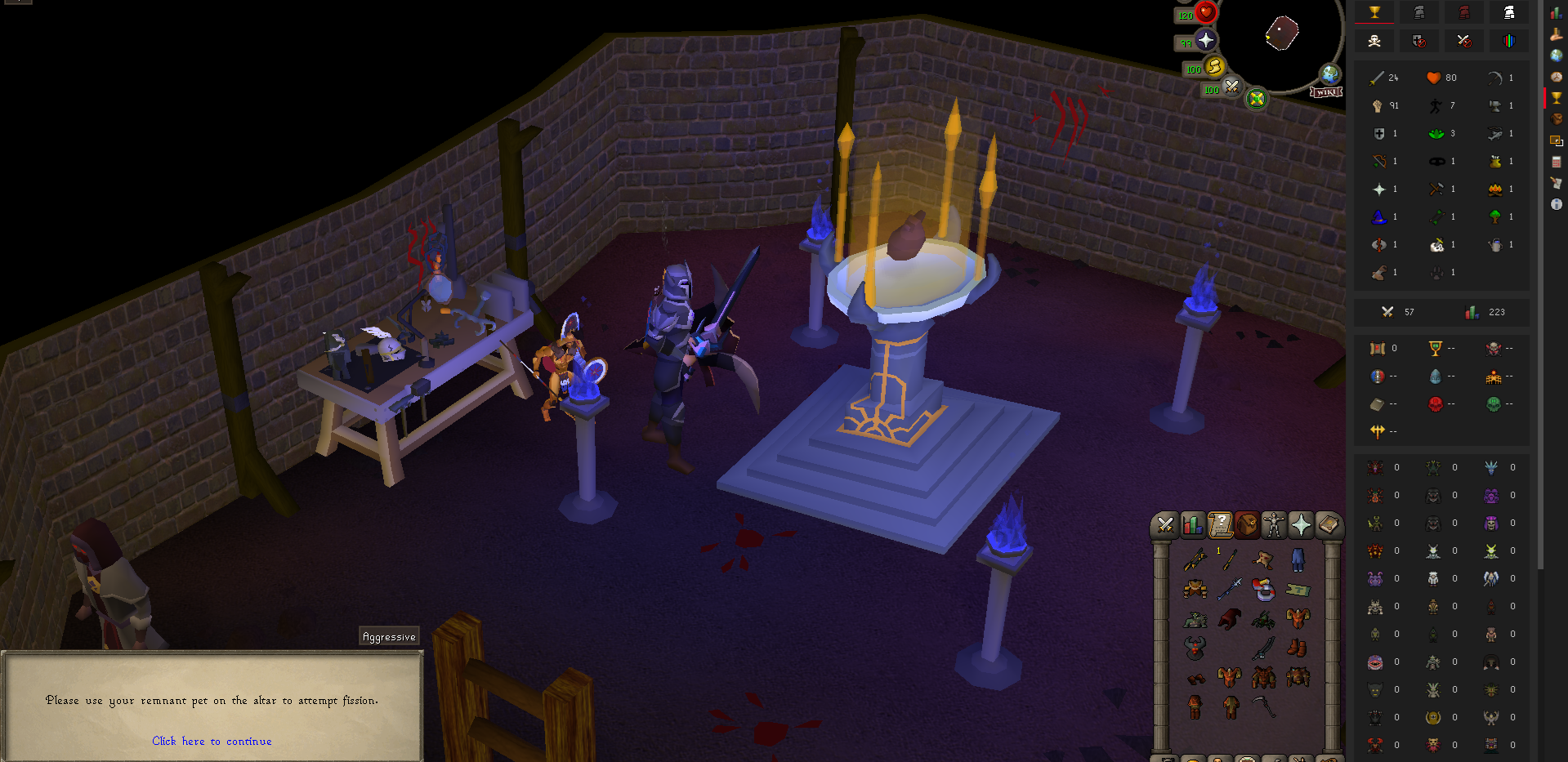Click the Wiki banner button
This screenshot has width=1568, height=762.
(1325, 92)
